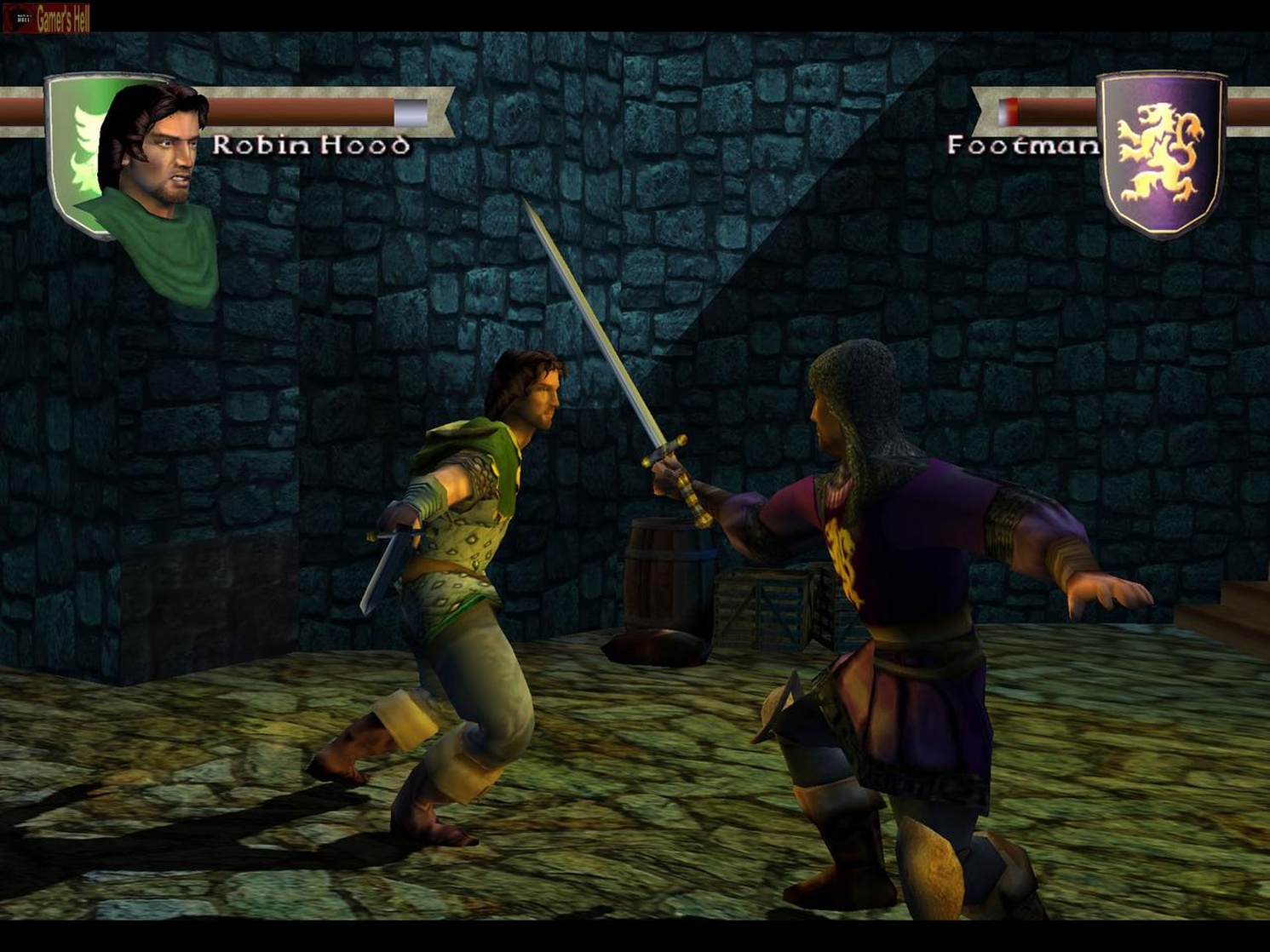Select the Footman's golden lion shield crest
This screenshot has width=1270, height=952.
(x=1161, y=153)
